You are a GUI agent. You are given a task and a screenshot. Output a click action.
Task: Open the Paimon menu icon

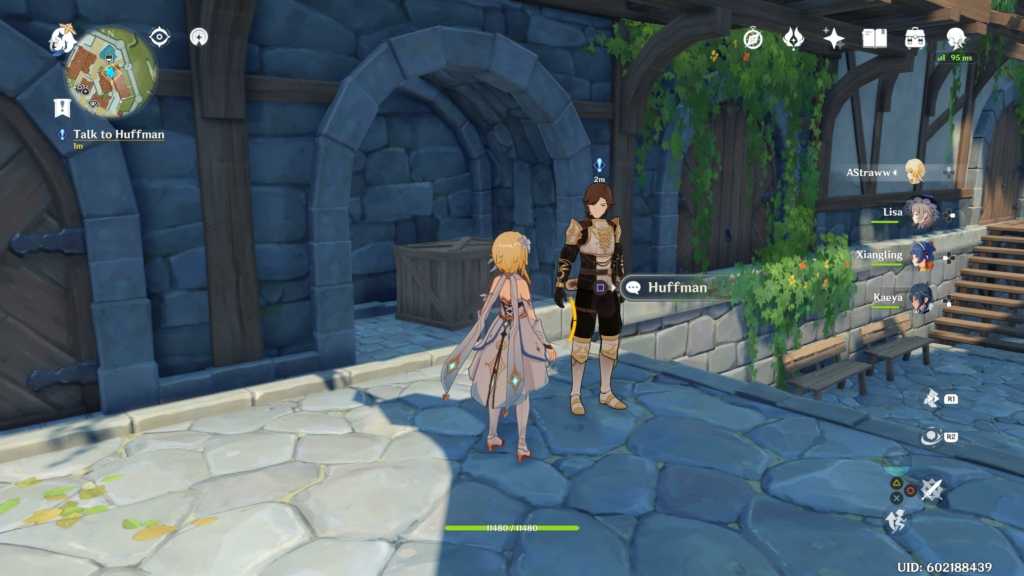click(63, 39)
